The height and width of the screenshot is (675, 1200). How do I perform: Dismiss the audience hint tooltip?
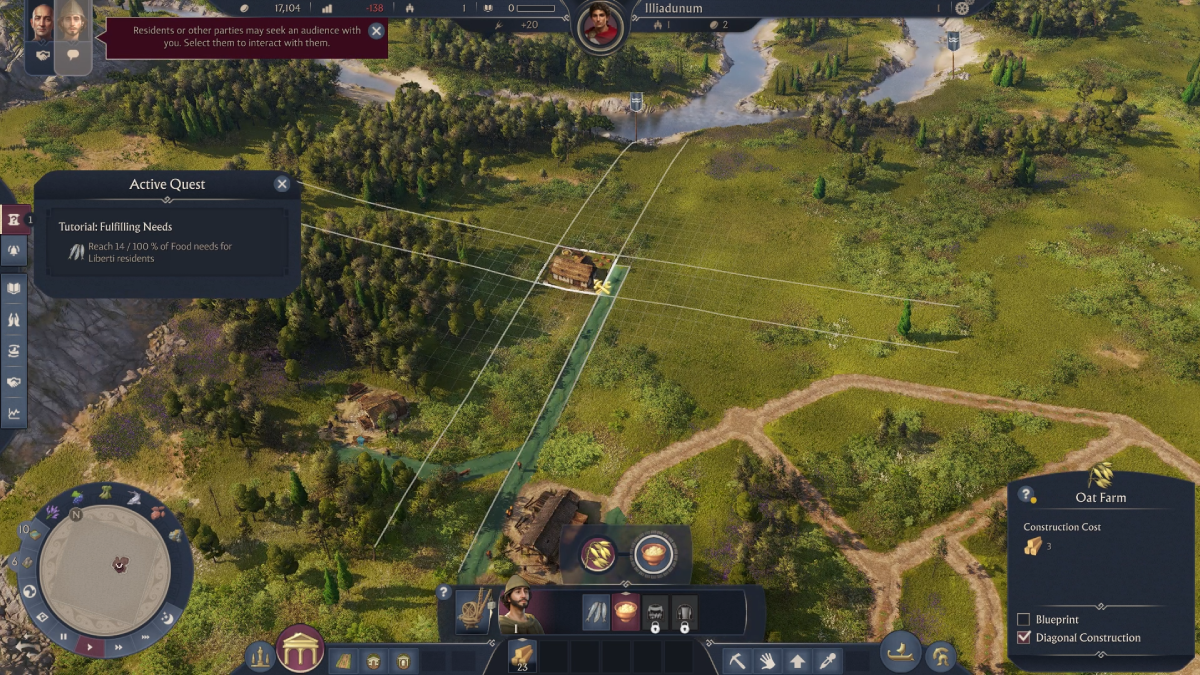point(376,31)
